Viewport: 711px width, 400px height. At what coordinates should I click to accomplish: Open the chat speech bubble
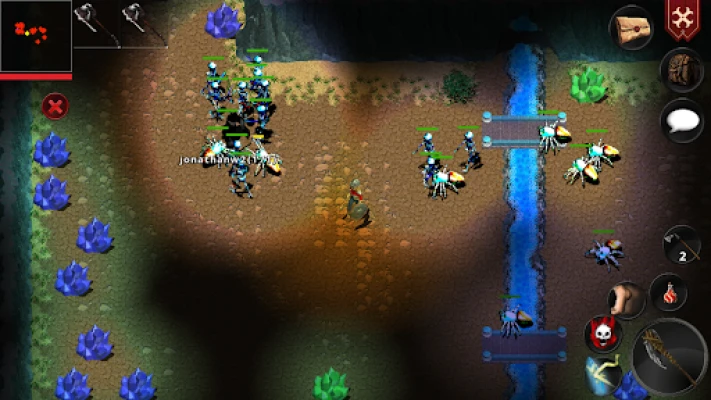pos(681,121)
